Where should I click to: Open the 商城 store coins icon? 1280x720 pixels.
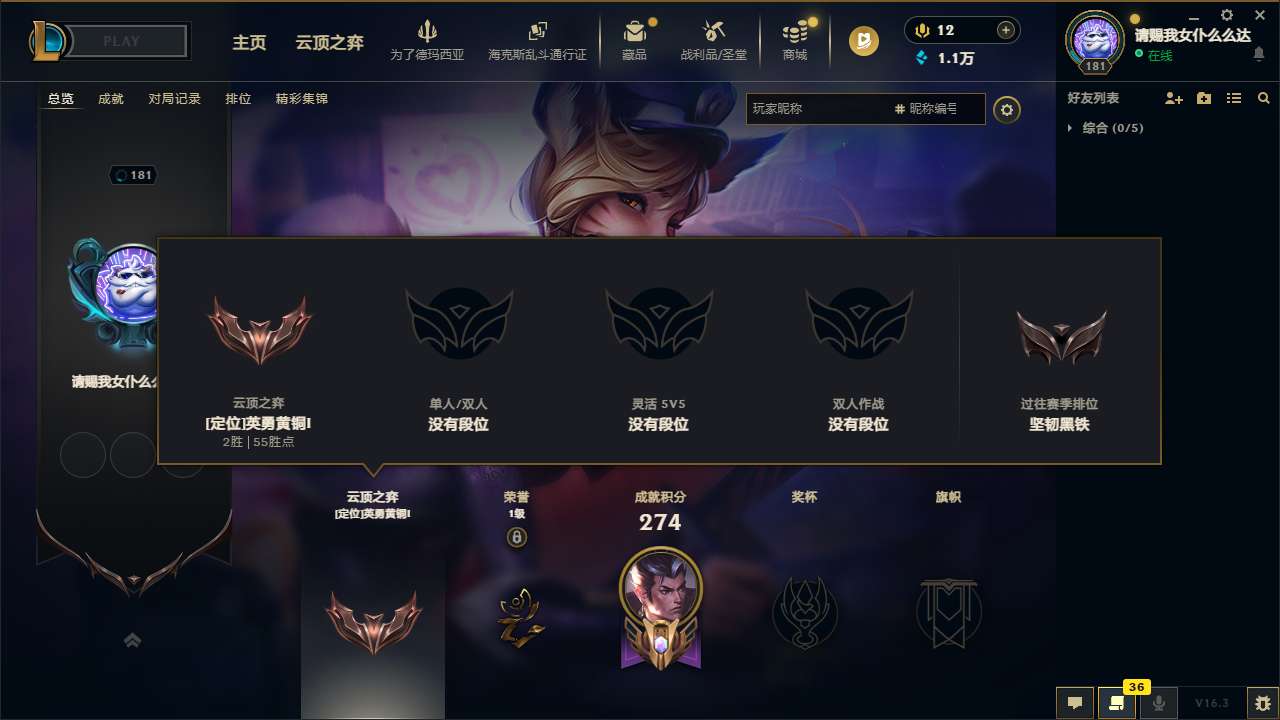795,33
